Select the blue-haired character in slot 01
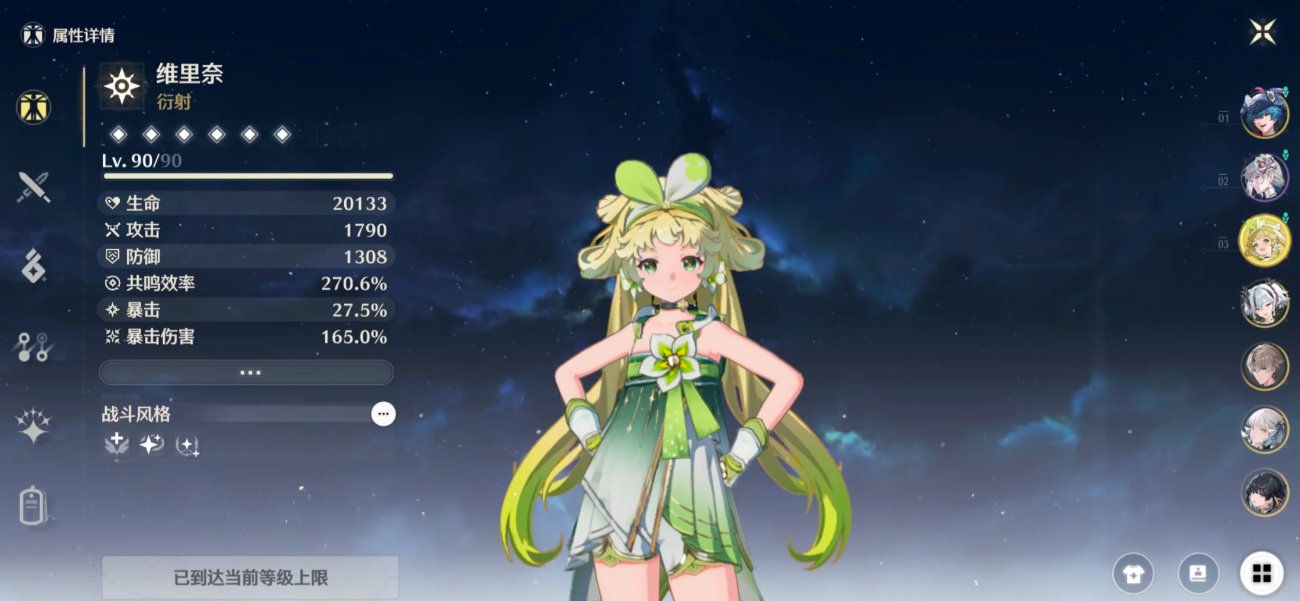This screenshot has width=1300, height=601. tap(1264, 114)
